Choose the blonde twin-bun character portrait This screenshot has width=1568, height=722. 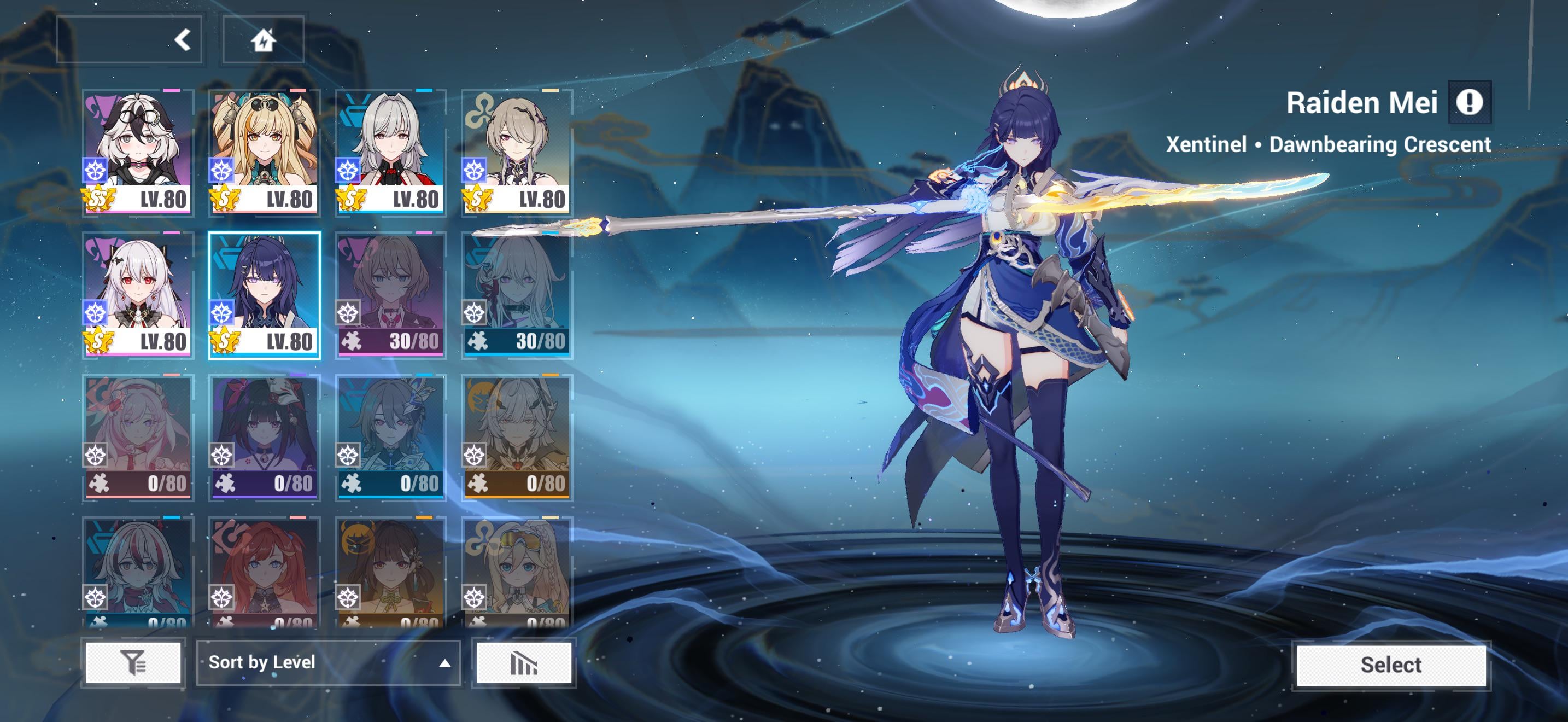coord(264,152)
